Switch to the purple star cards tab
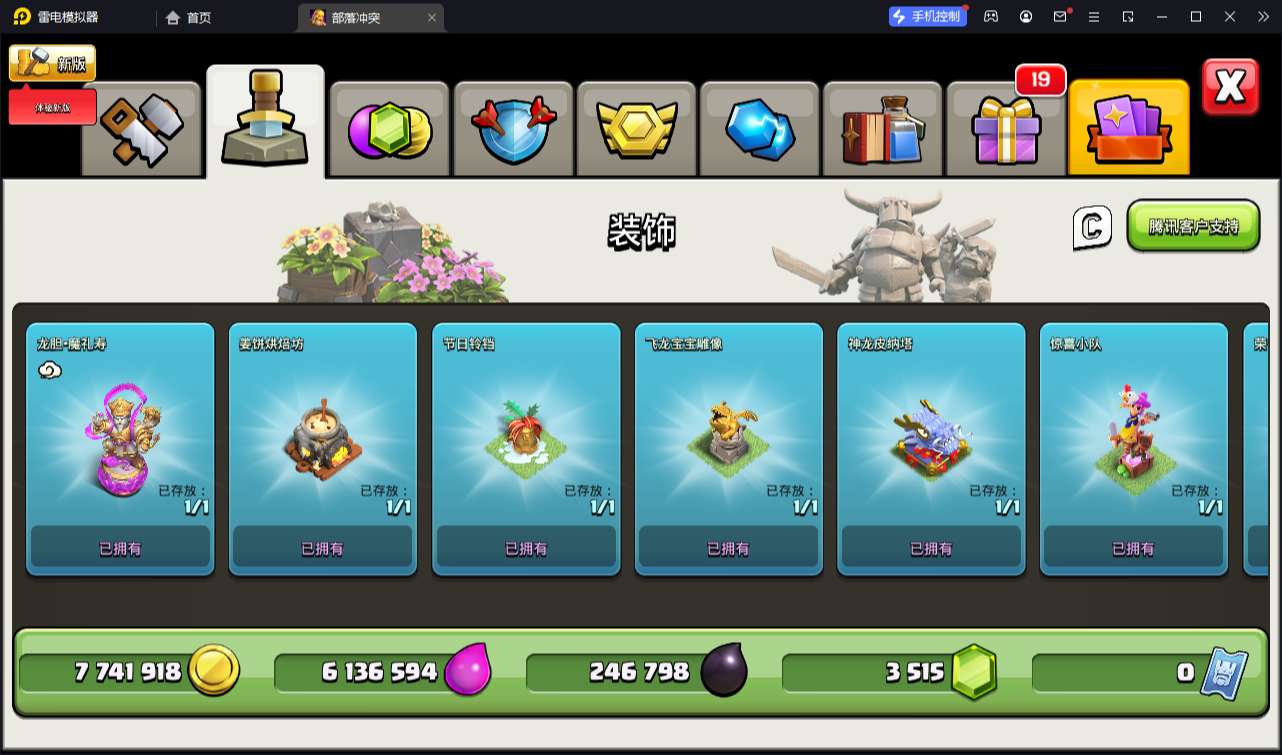 [x=1129, y=129]
